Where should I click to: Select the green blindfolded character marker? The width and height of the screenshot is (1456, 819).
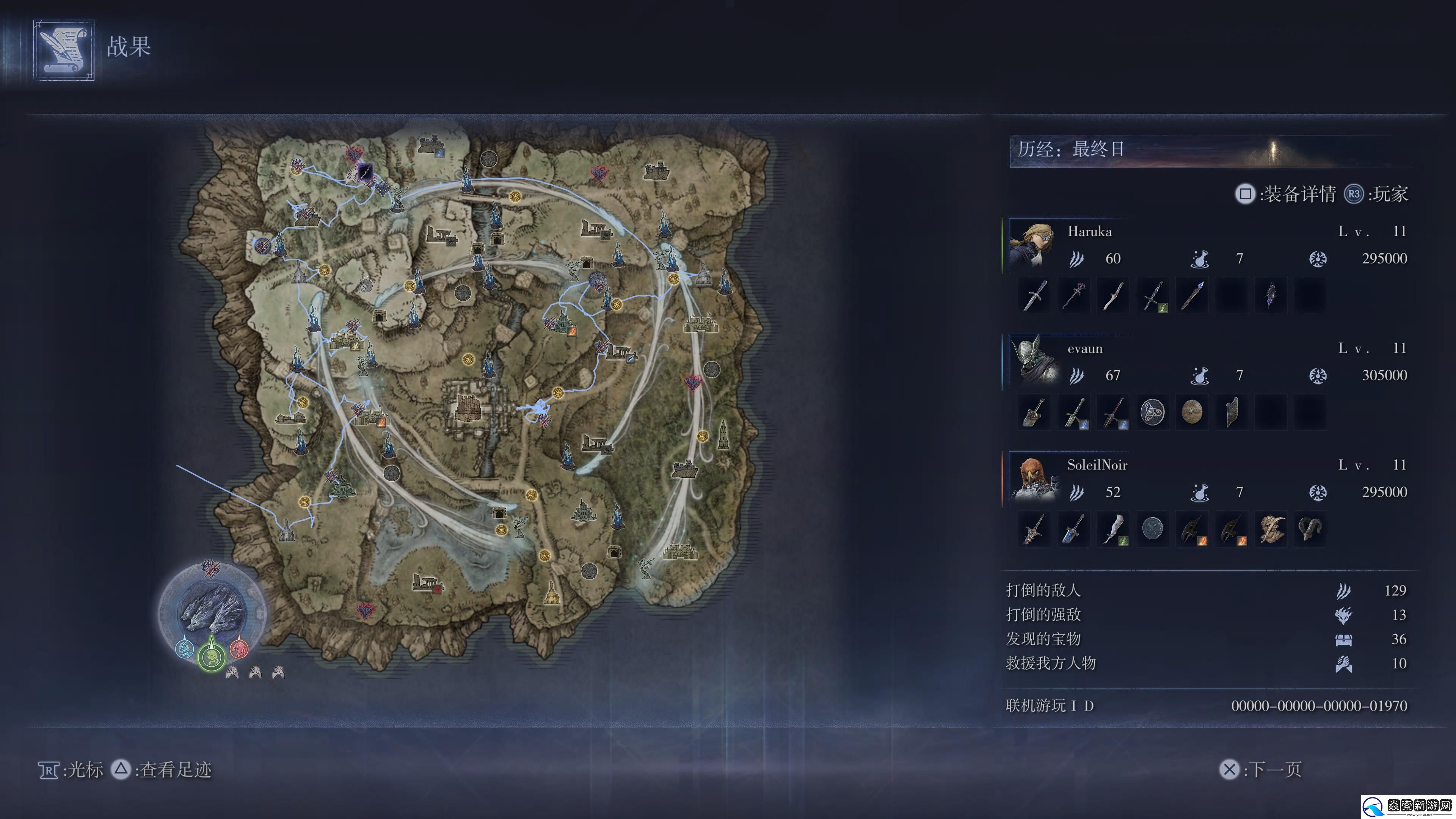[212, 656]
